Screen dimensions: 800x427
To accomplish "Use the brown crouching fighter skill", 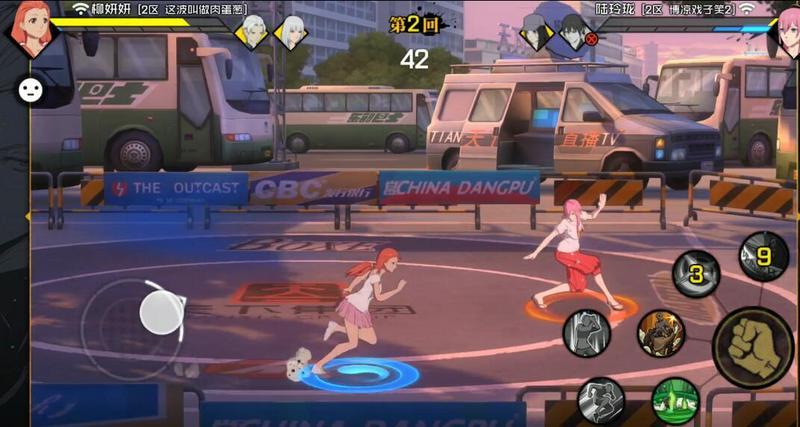I will [660, 333].
